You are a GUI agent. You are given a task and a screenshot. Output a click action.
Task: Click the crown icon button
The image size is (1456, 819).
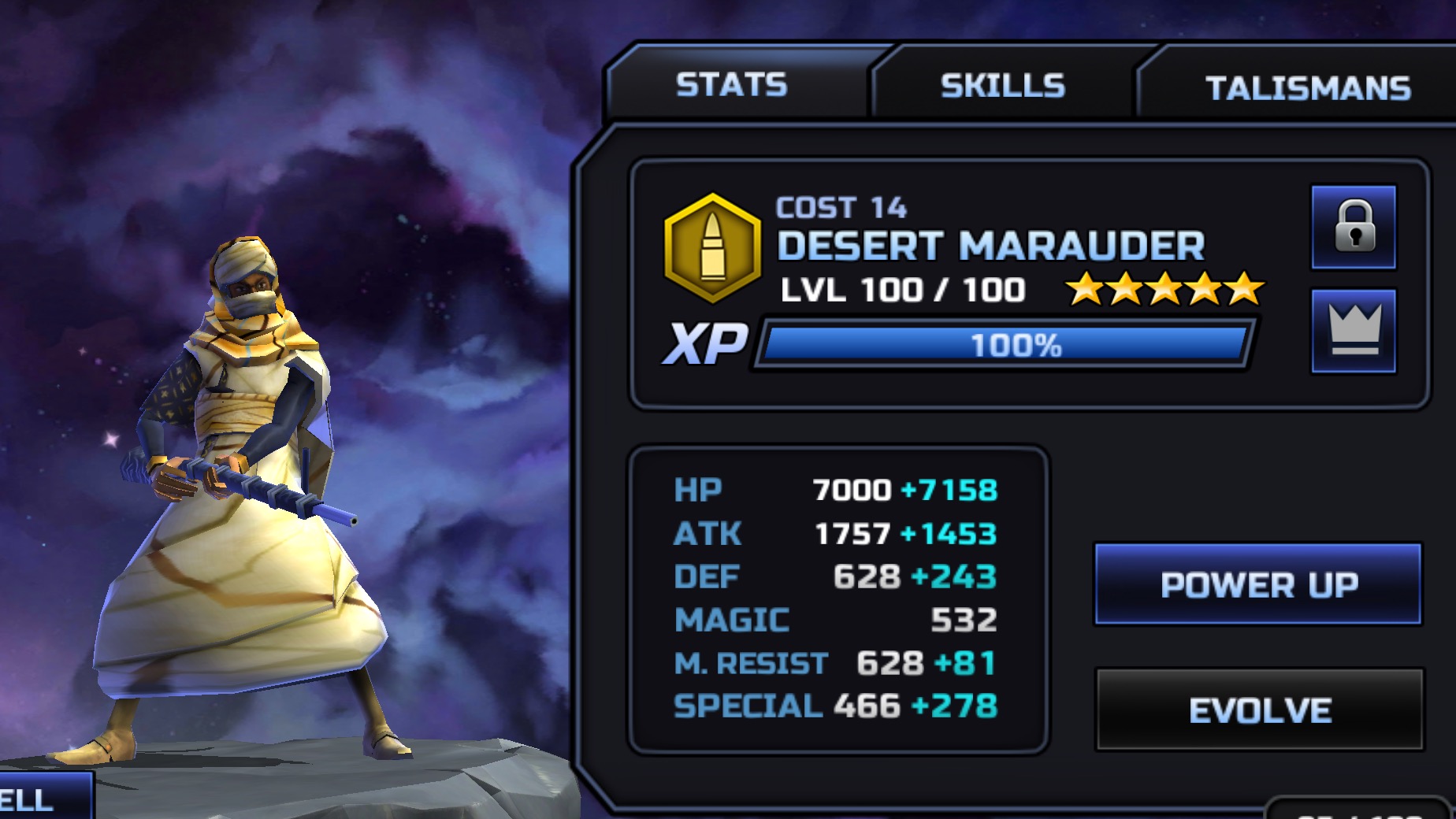pyautogui.click(x=1354, y=332)
